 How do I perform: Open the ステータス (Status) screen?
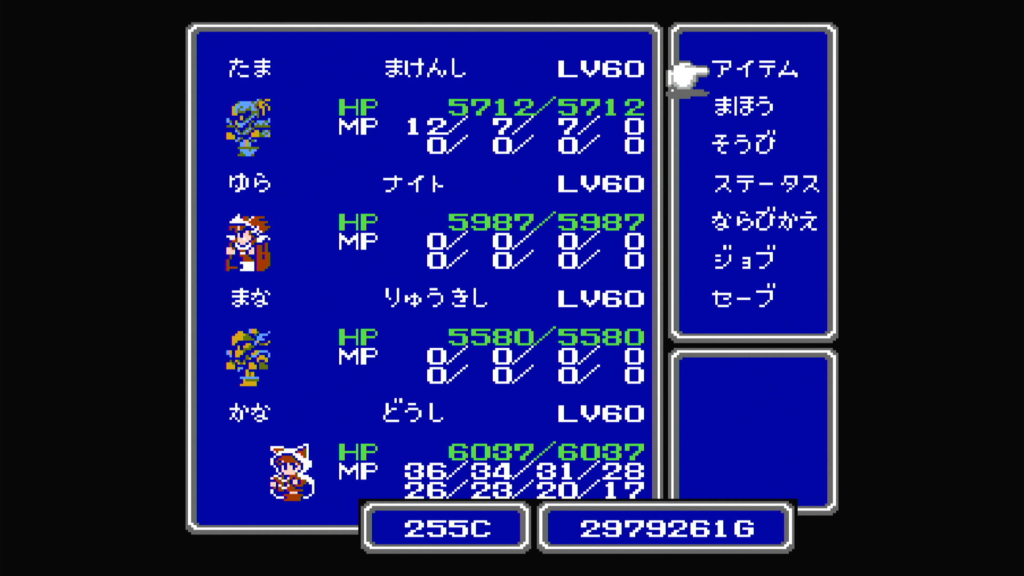(x=765, y=183)
